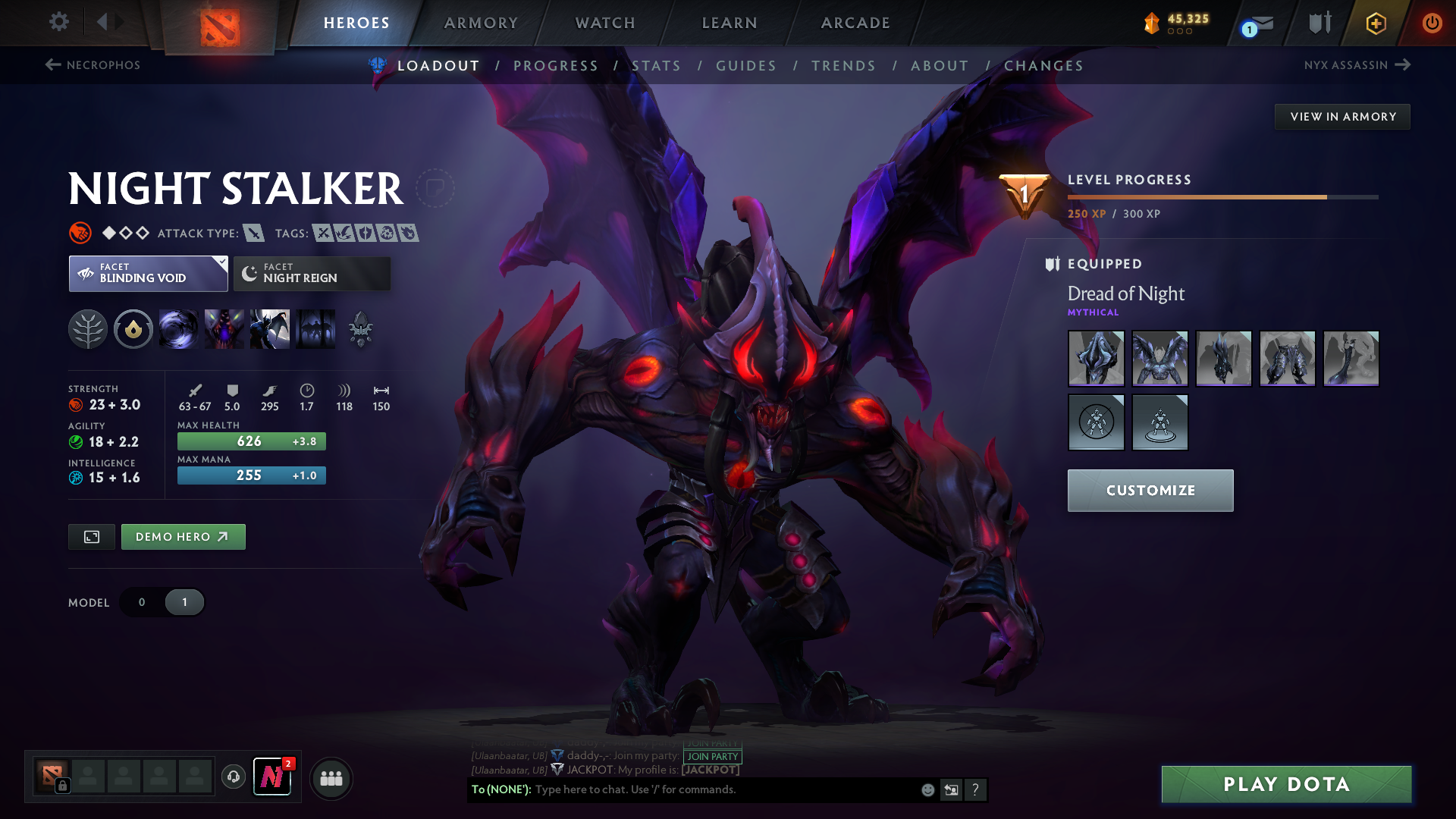Navigate to Nyx Assassin with the arrow
The height and width of the screenshot is (819, 1456).
tap(1404, 64)
